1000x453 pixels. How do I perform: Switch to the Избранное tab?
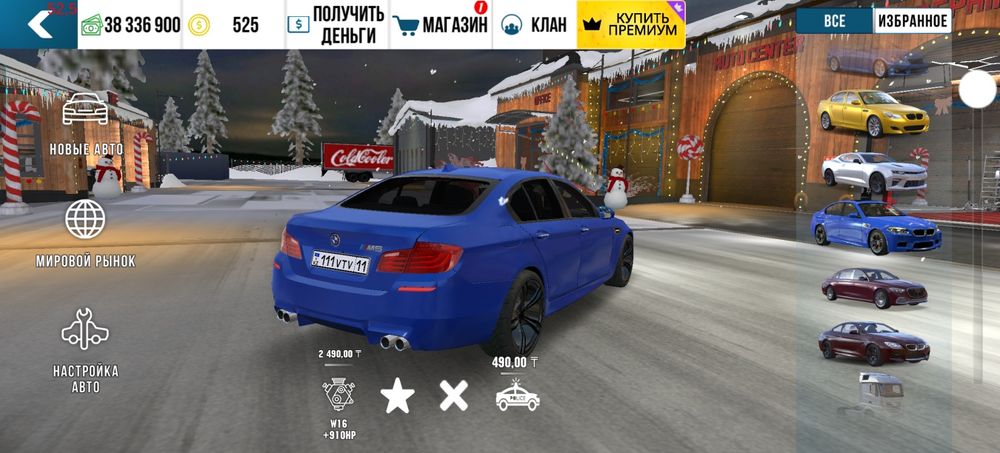click(912, 21)
